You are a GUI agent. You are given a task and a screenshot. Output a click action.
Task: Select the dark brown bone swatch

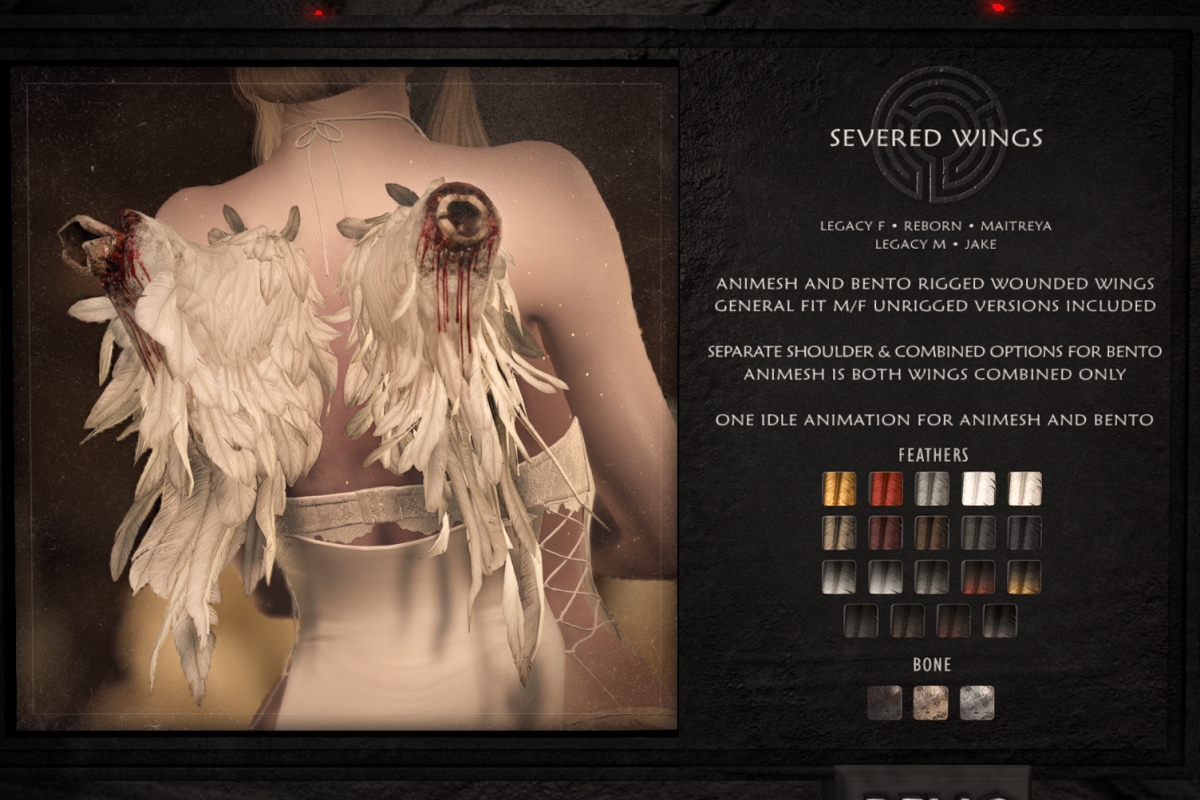885,702
